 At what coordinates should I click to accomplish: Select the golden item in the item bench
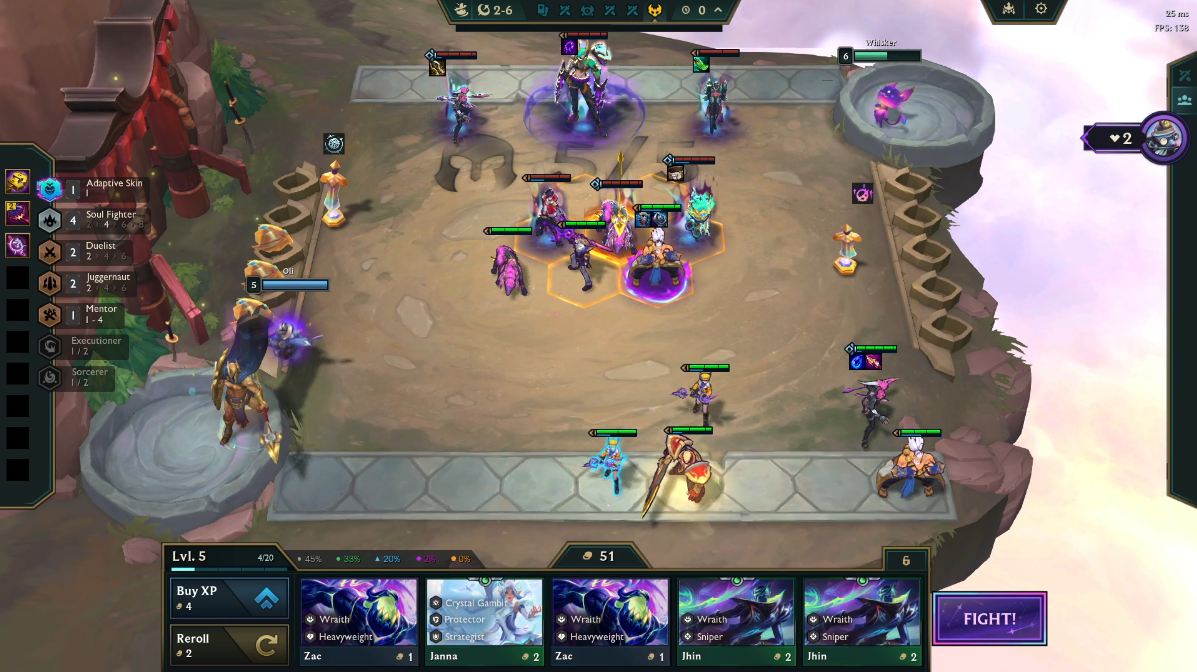17,181
